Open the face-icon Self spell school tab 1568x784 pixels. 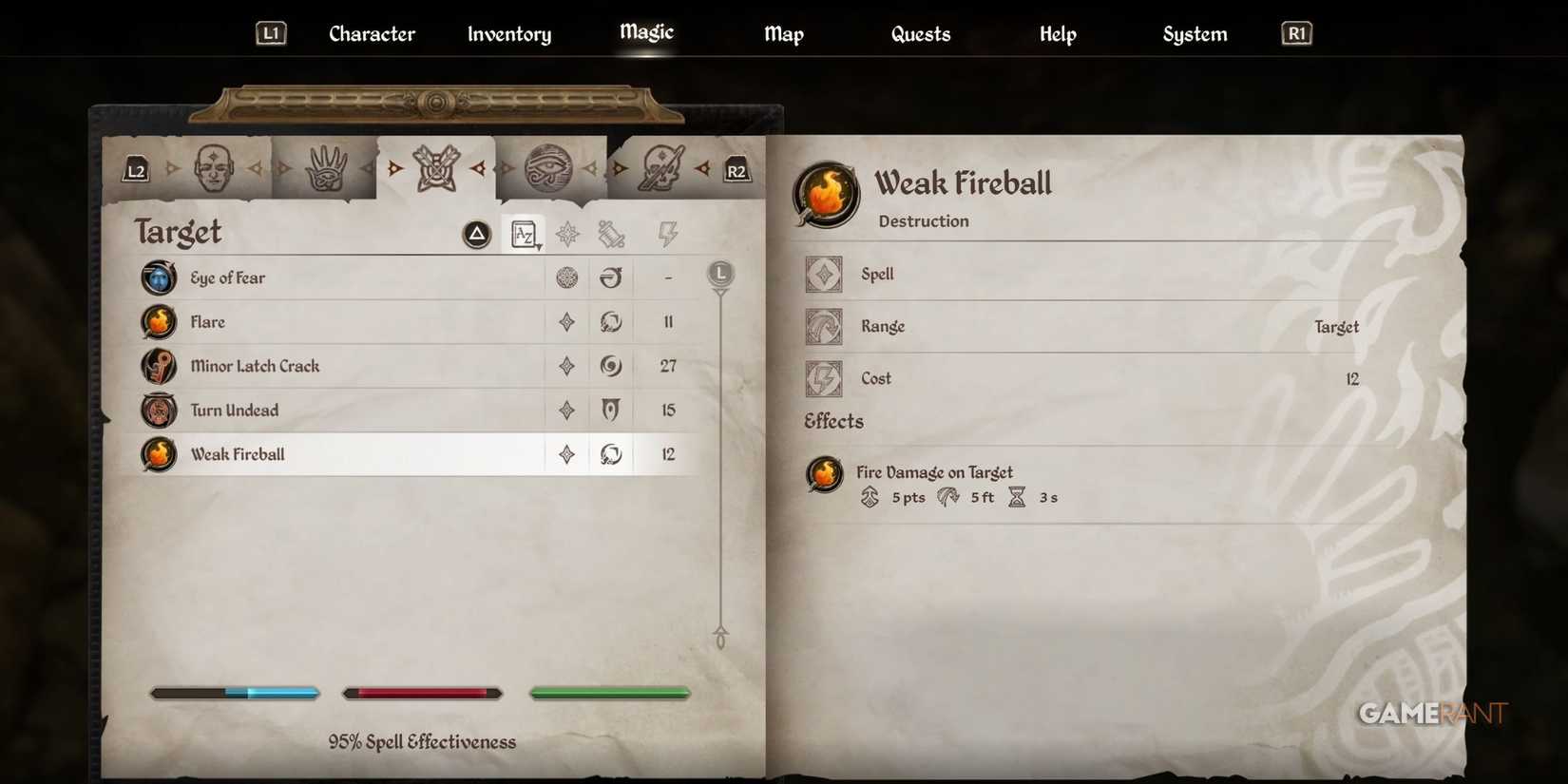click(215, 166)
